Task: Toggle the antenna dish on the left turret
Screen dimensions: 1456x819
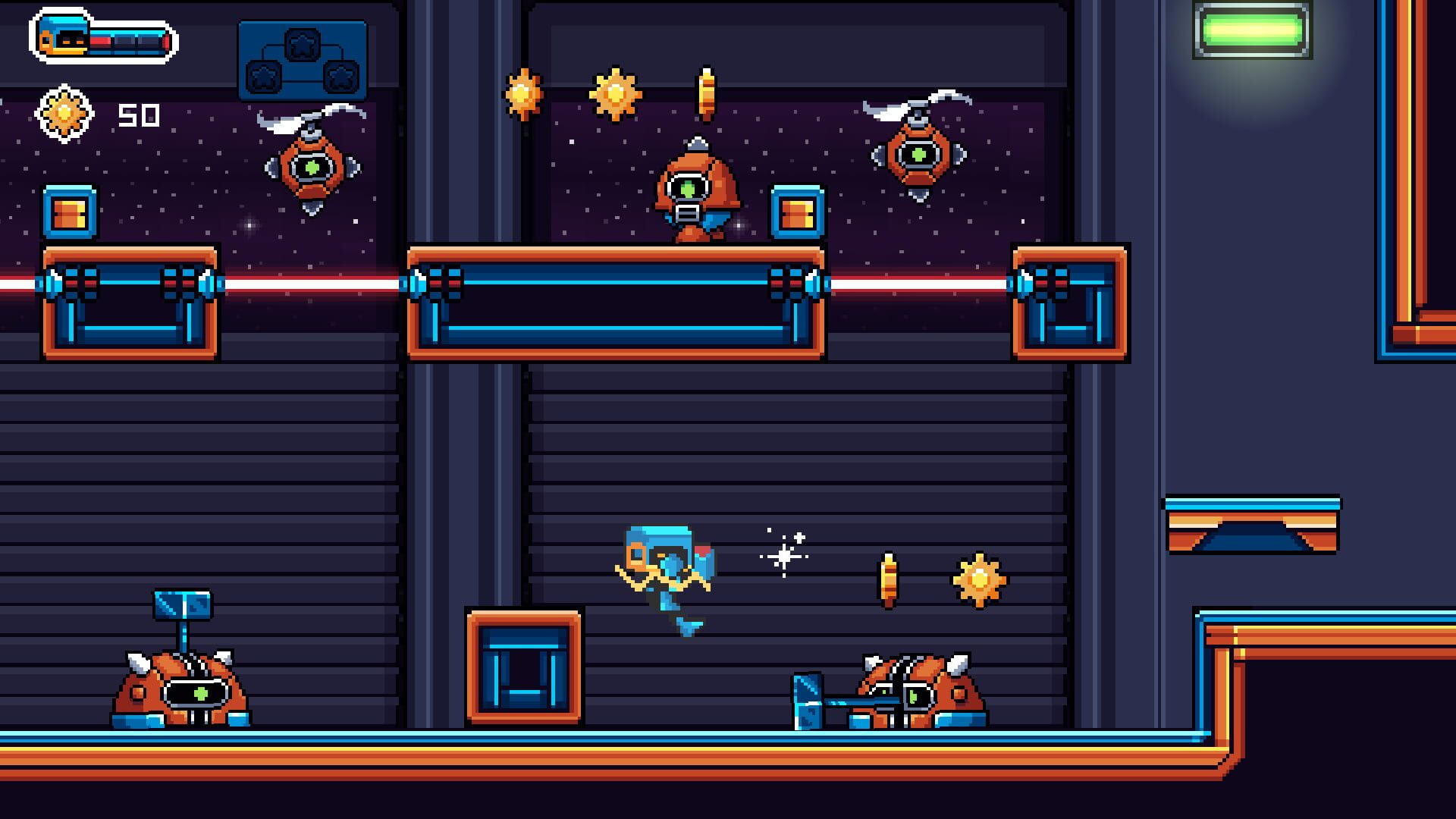Action: coord(182,603)
